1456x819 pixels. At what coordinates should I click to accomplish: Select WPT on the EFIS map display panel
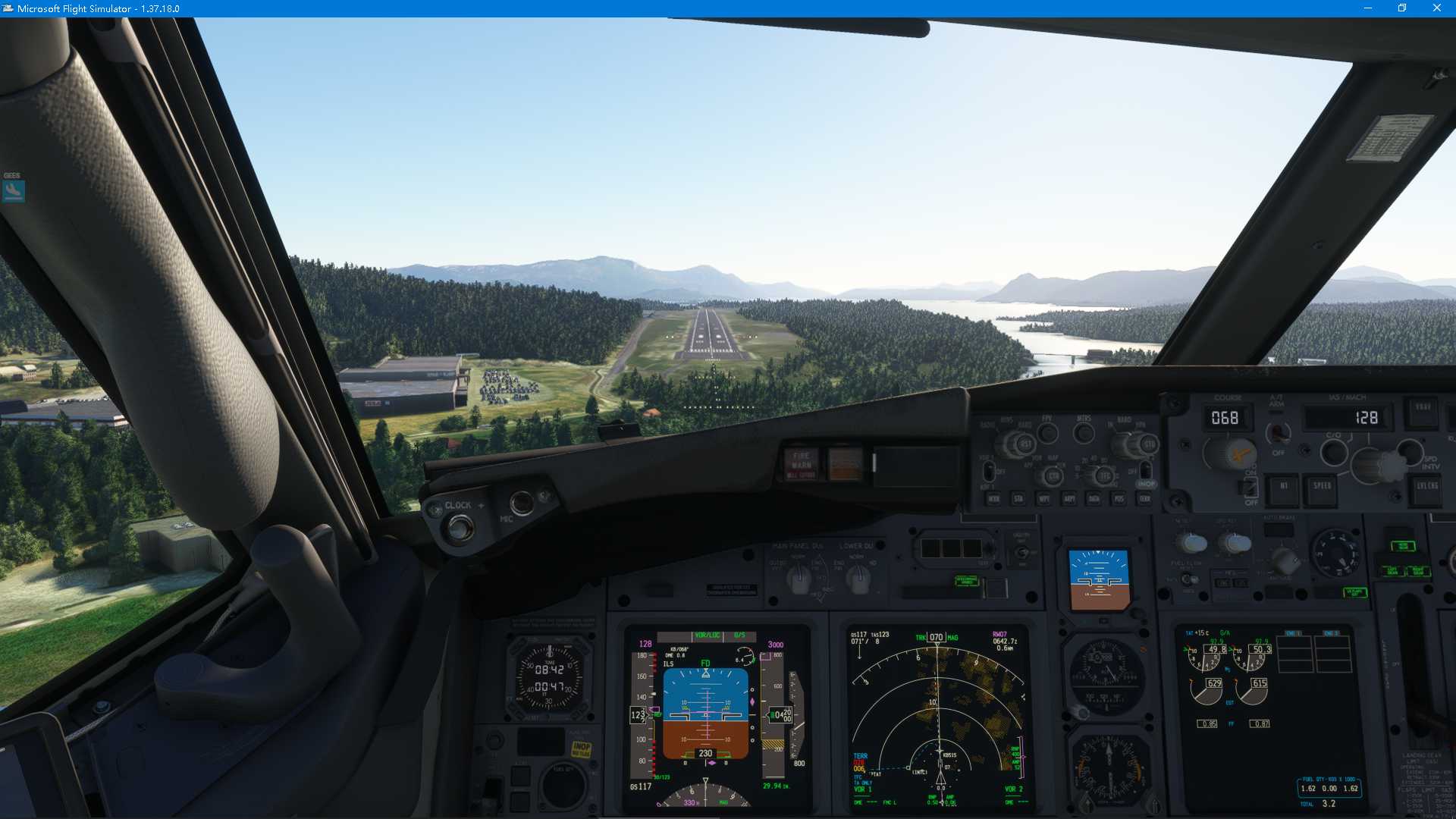(x=1044, y=499)
